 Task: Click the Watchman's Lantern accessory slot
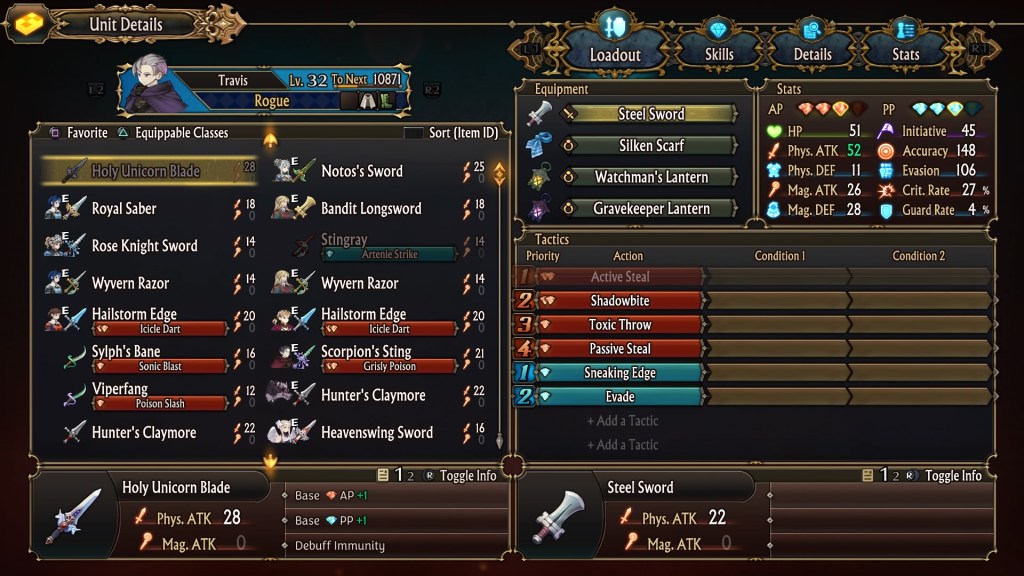650,177
